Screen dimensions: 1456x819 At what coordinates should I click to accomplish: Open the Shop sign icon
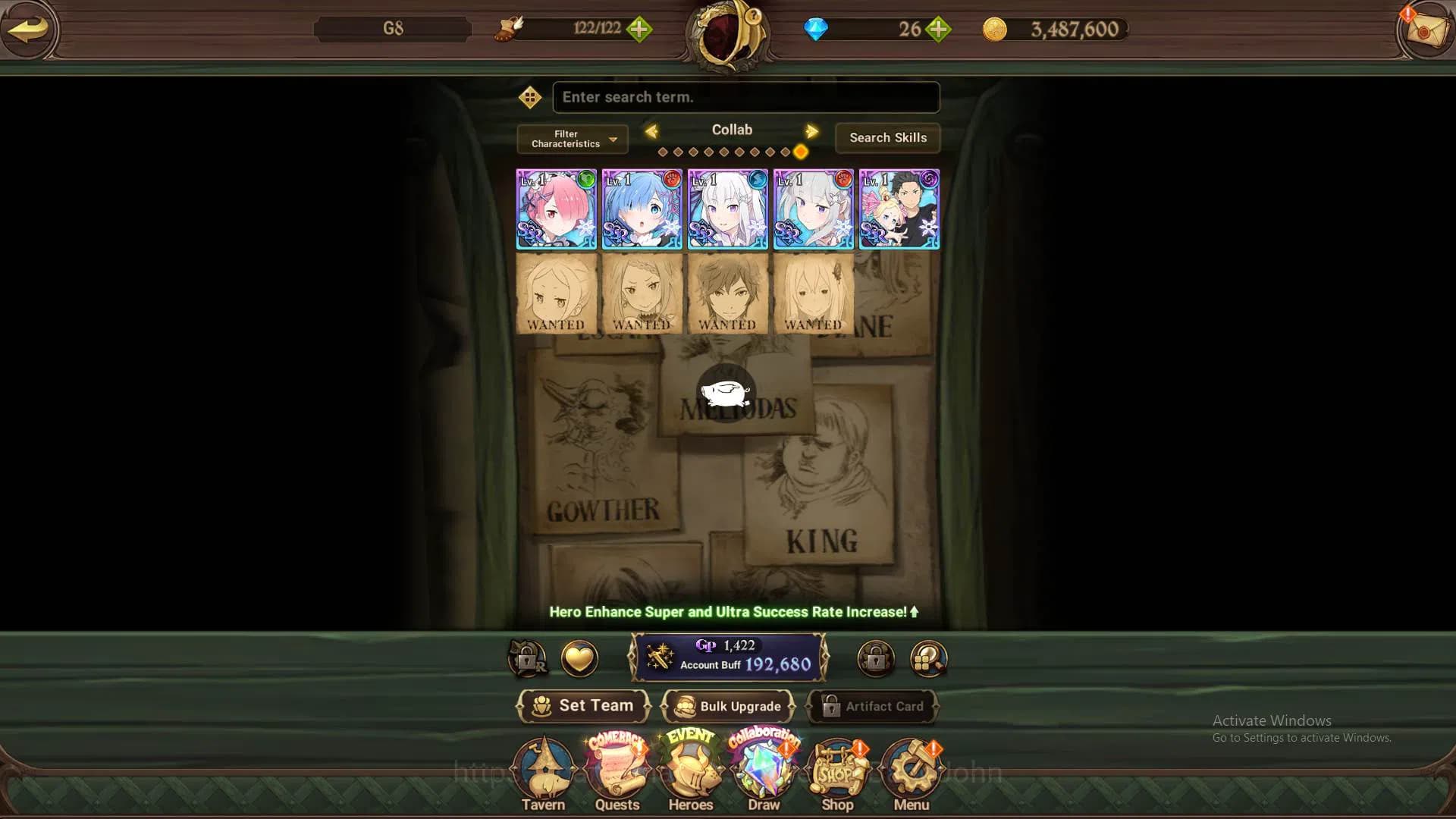836,767
